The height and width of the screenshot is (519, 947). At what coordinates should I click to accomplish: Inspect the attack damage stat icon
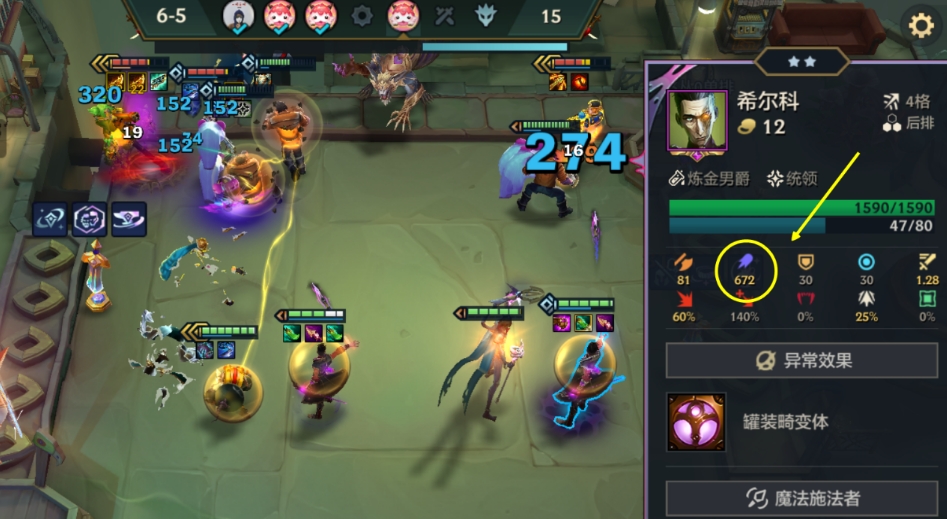(x=684, y=261)
